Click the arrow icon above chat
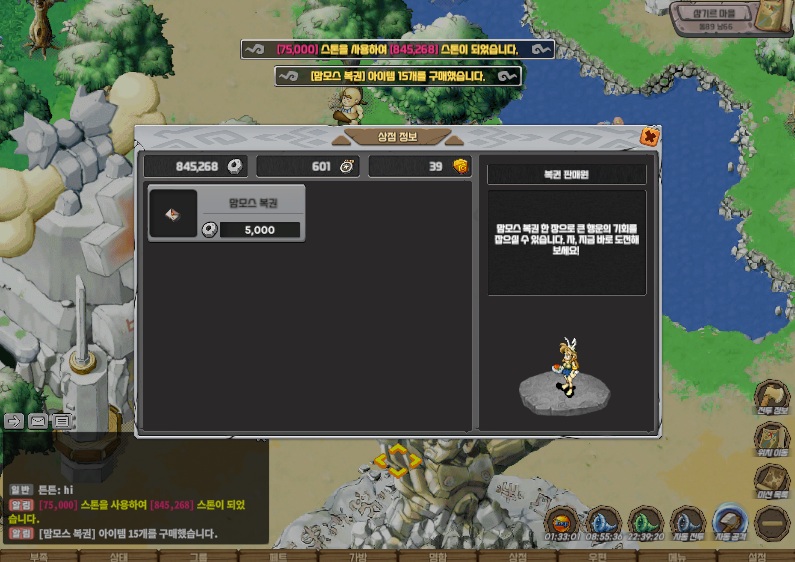795x562 pixels. pyautogui.click(x=14, y=421)
